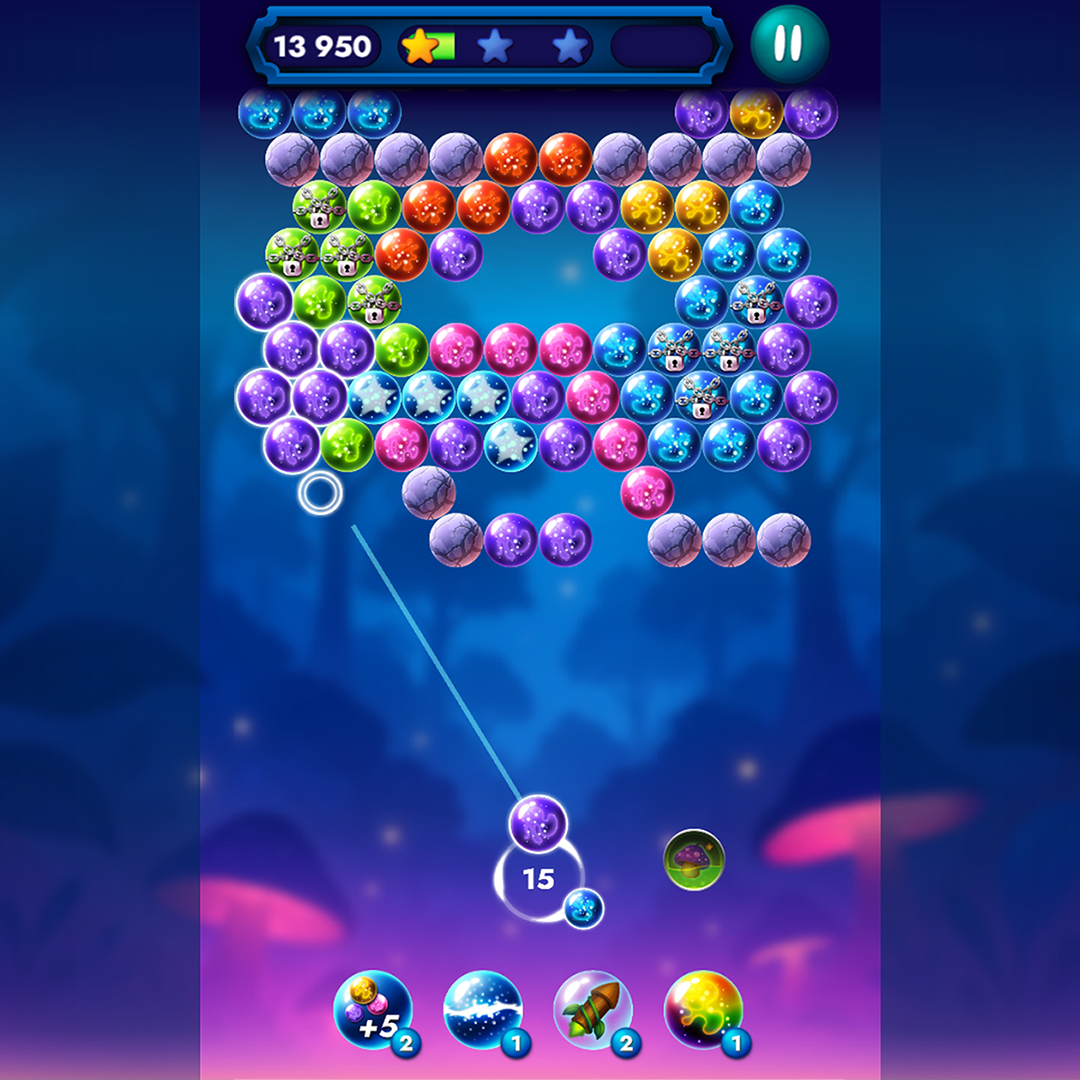Activate the rainbow bubble booster
This screenshot has width=1080, height=1080.
[703, 1010]
